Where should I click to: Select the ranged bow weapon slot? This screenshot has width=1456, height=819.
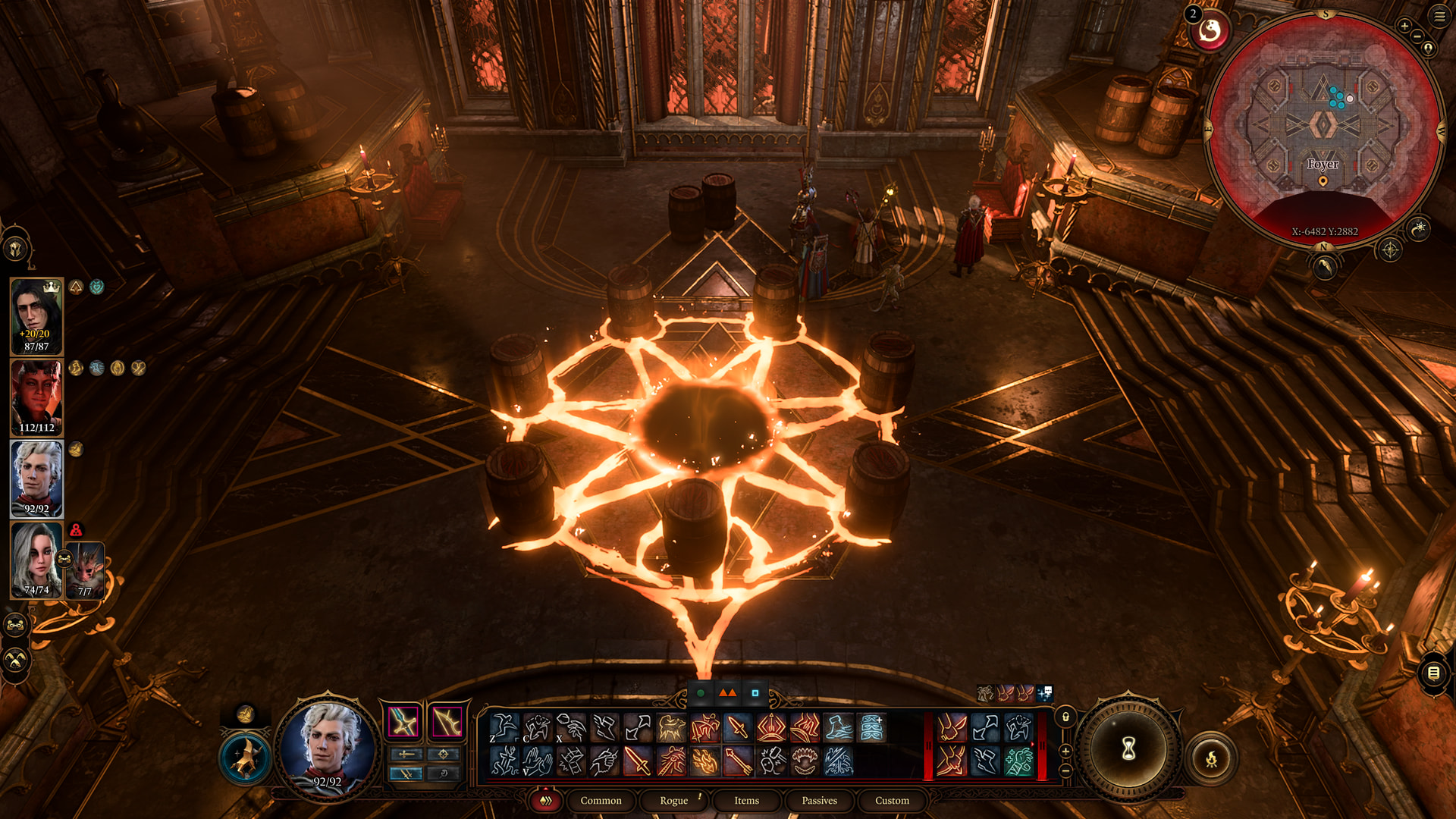click(447, 722)
